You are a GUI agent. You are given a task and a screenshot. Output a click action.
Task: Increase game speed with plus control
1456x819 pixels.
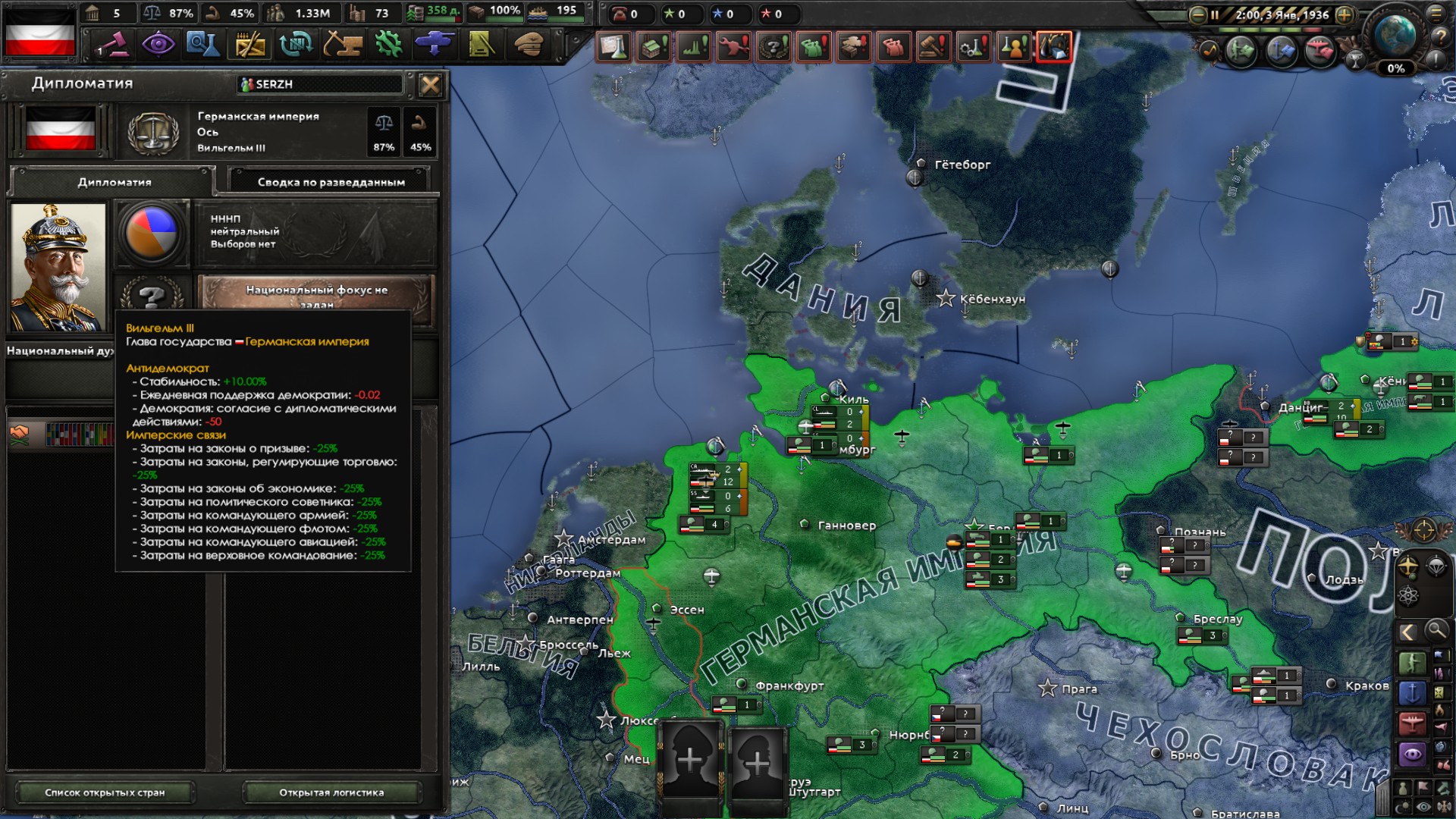(x=1344, y=15)
